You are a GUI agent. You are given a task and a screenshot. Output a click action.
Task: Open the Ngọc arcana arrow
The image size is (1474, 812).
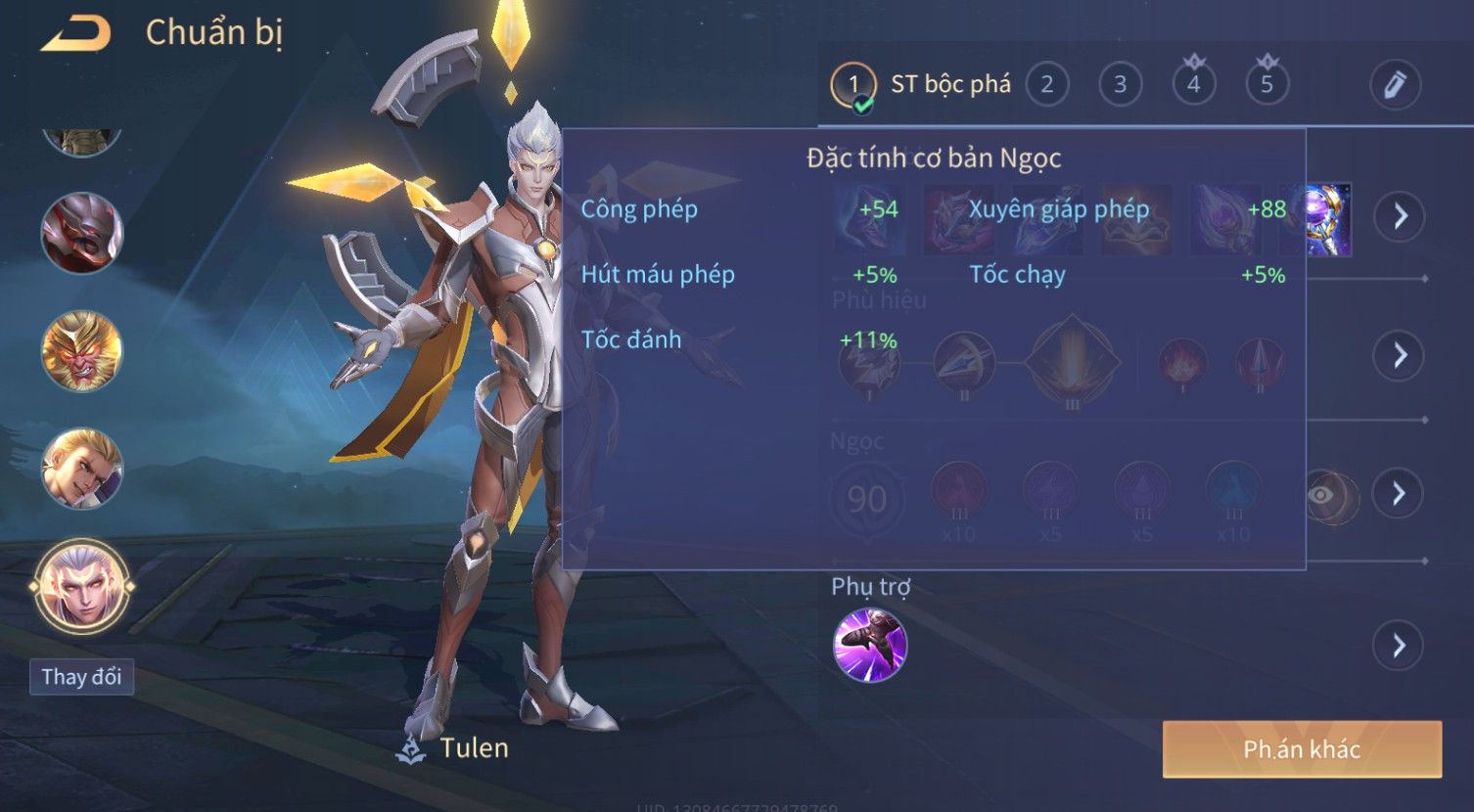[x=1399, y=493]
